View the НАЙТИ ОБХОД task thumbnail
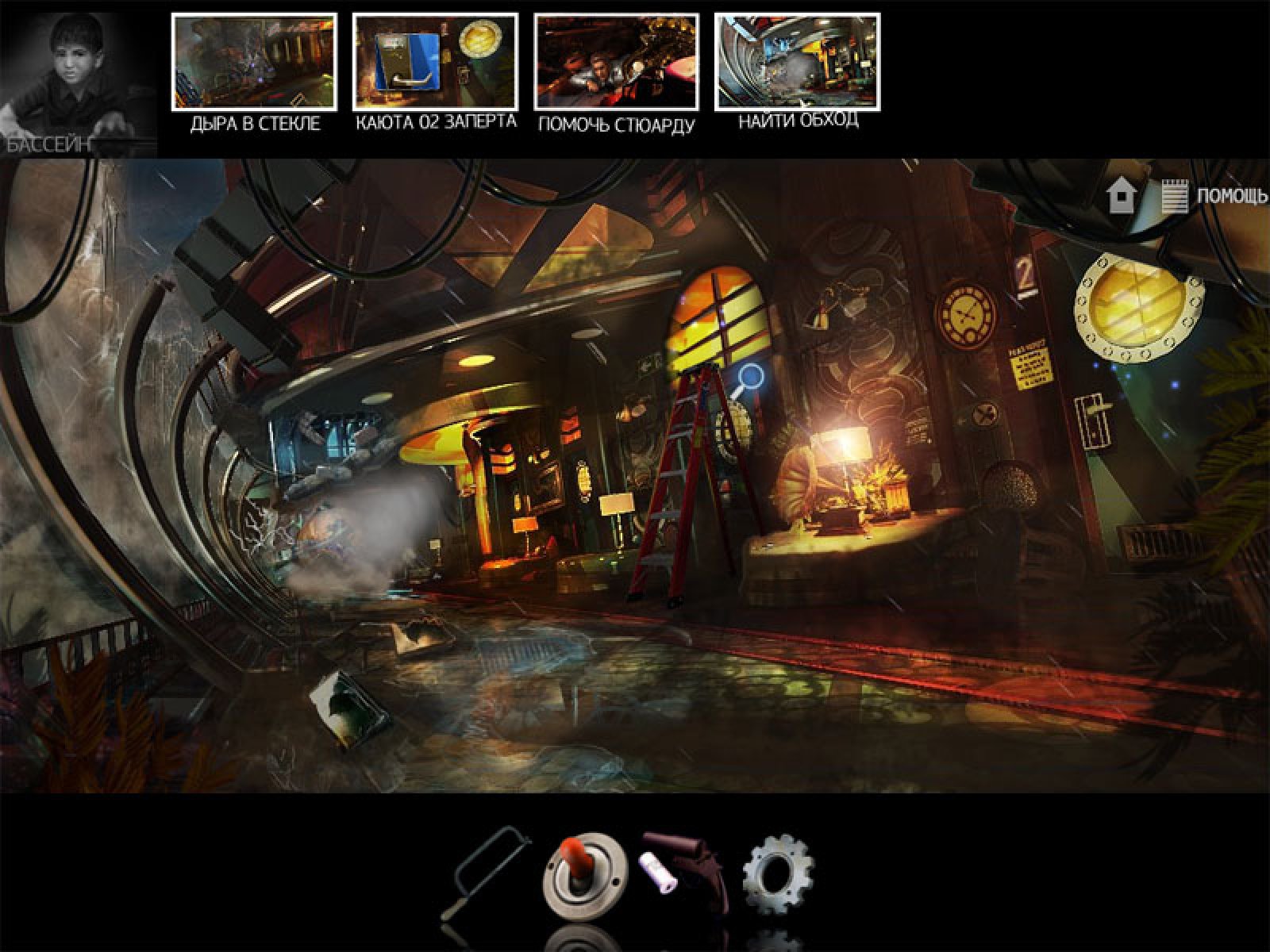Viewport: 1270px width, 952px height. pyautogui.click(x=797, y=62)
